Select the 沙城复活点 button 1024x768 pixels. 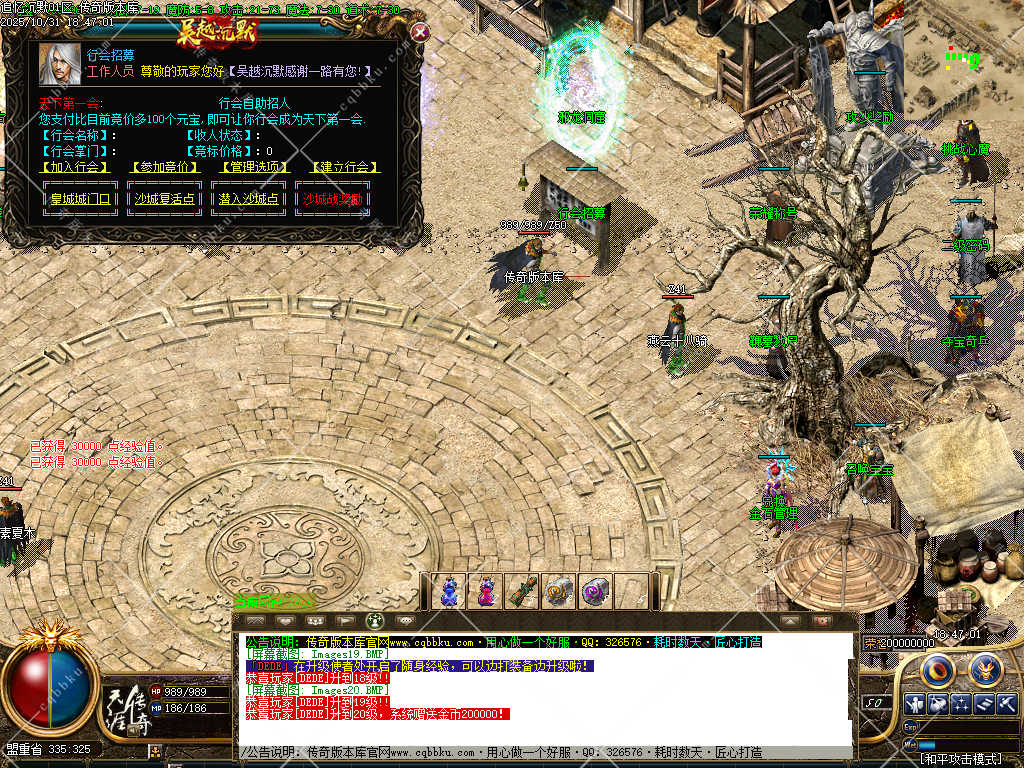tap(166, 199)
